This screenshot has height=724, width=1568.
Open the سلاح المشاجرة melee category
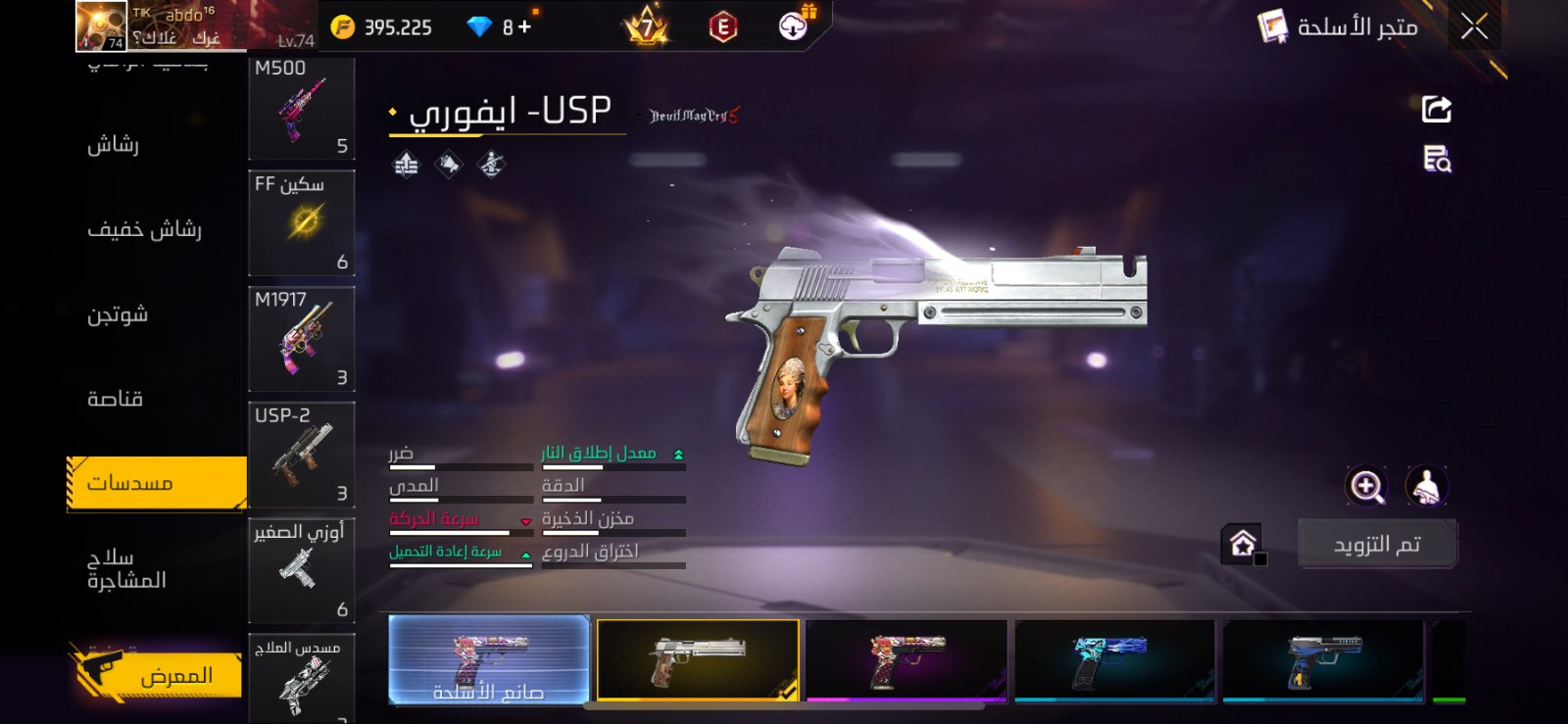pyautogui.click(x=126, y=569)
